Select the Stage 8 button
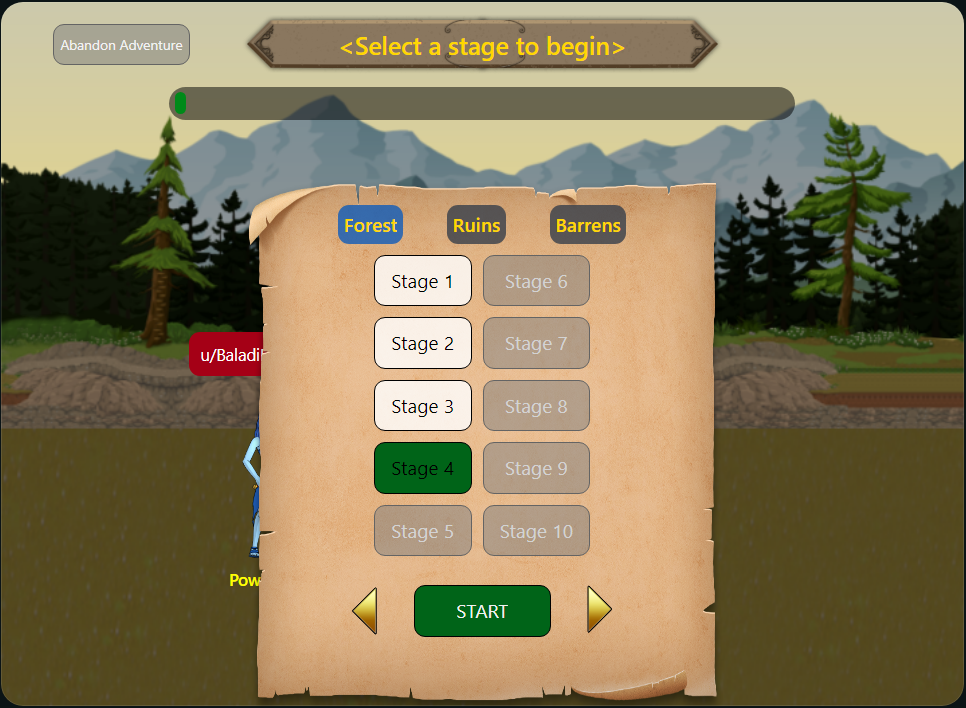This screenshot has width=966, height=708. 536,406
